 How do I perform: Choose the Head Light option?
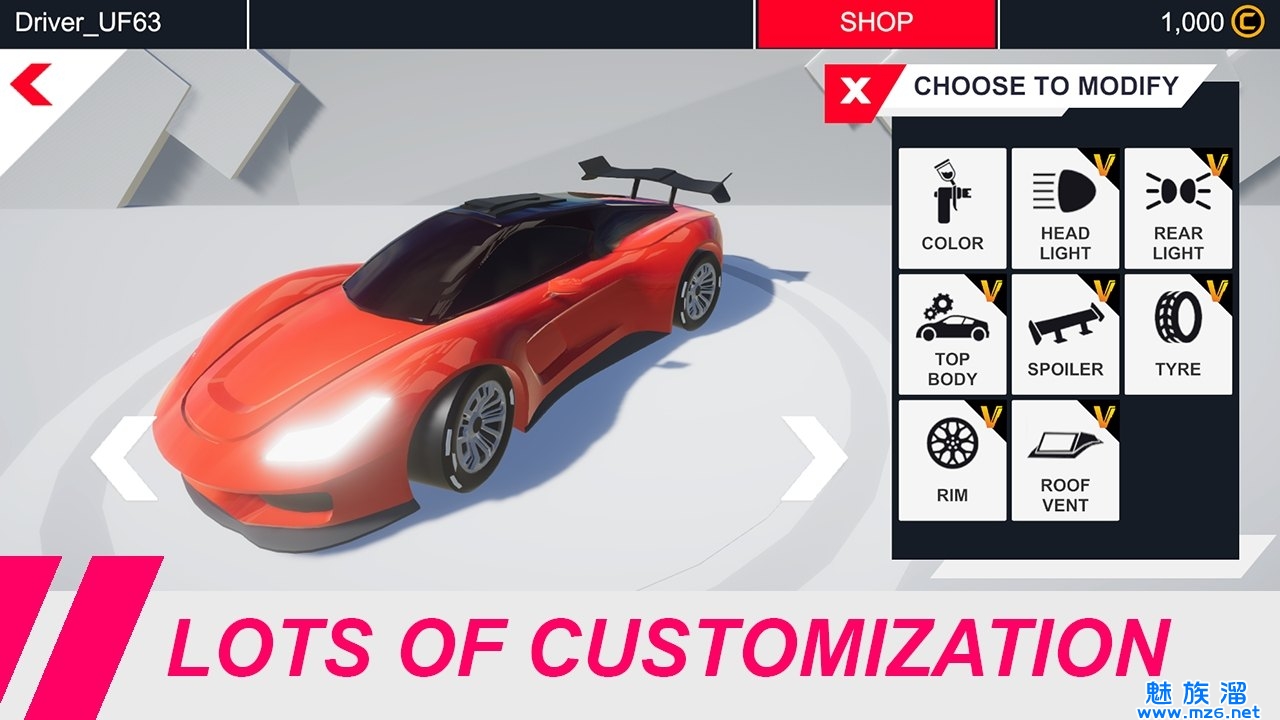(x=1065, y=208)
